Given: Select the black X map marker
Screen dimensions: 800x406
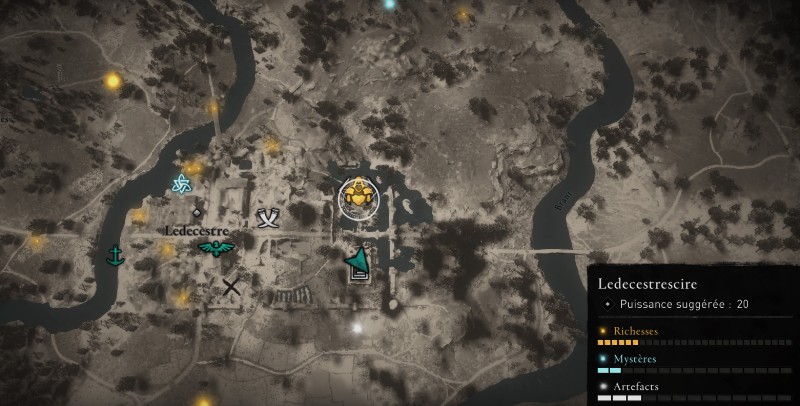Looking at the screenshot, I should point(232,288).
